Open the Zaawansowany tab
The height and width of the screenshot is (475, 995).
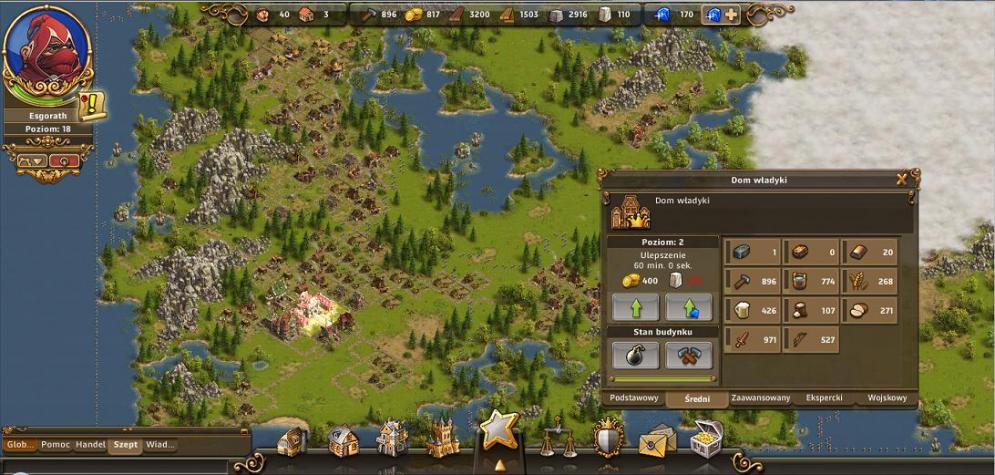pos(760,398)
